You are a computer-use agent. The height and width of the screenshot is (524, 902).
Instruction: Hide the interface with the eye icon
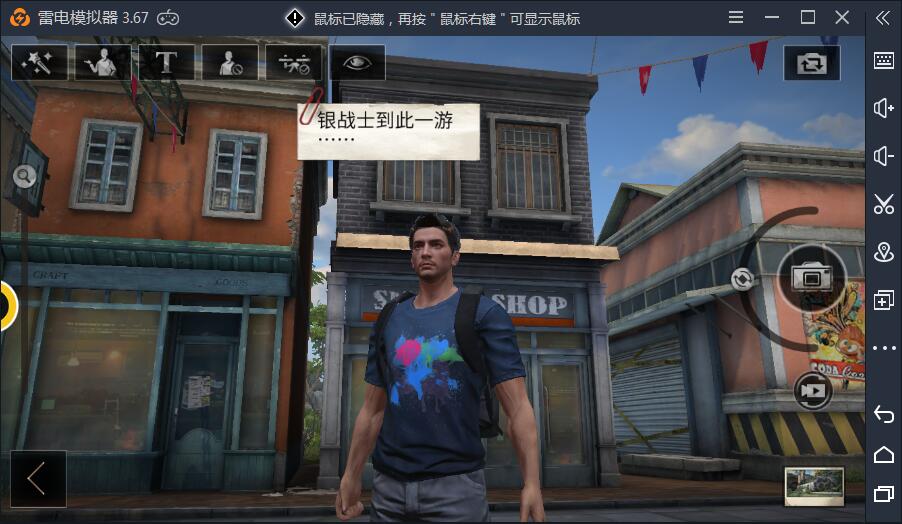[x=357, y=62]
